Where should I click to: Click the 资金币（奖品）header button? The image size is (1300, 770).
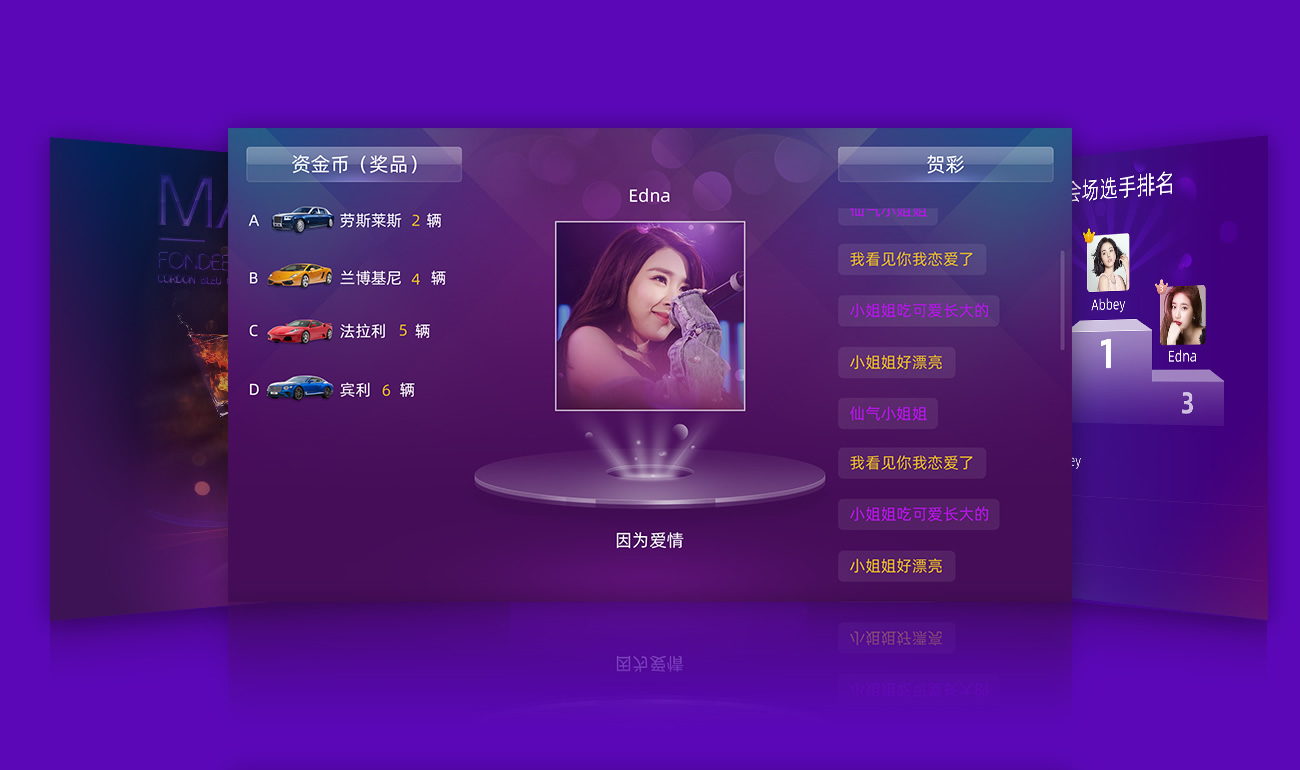click(354, 165)
